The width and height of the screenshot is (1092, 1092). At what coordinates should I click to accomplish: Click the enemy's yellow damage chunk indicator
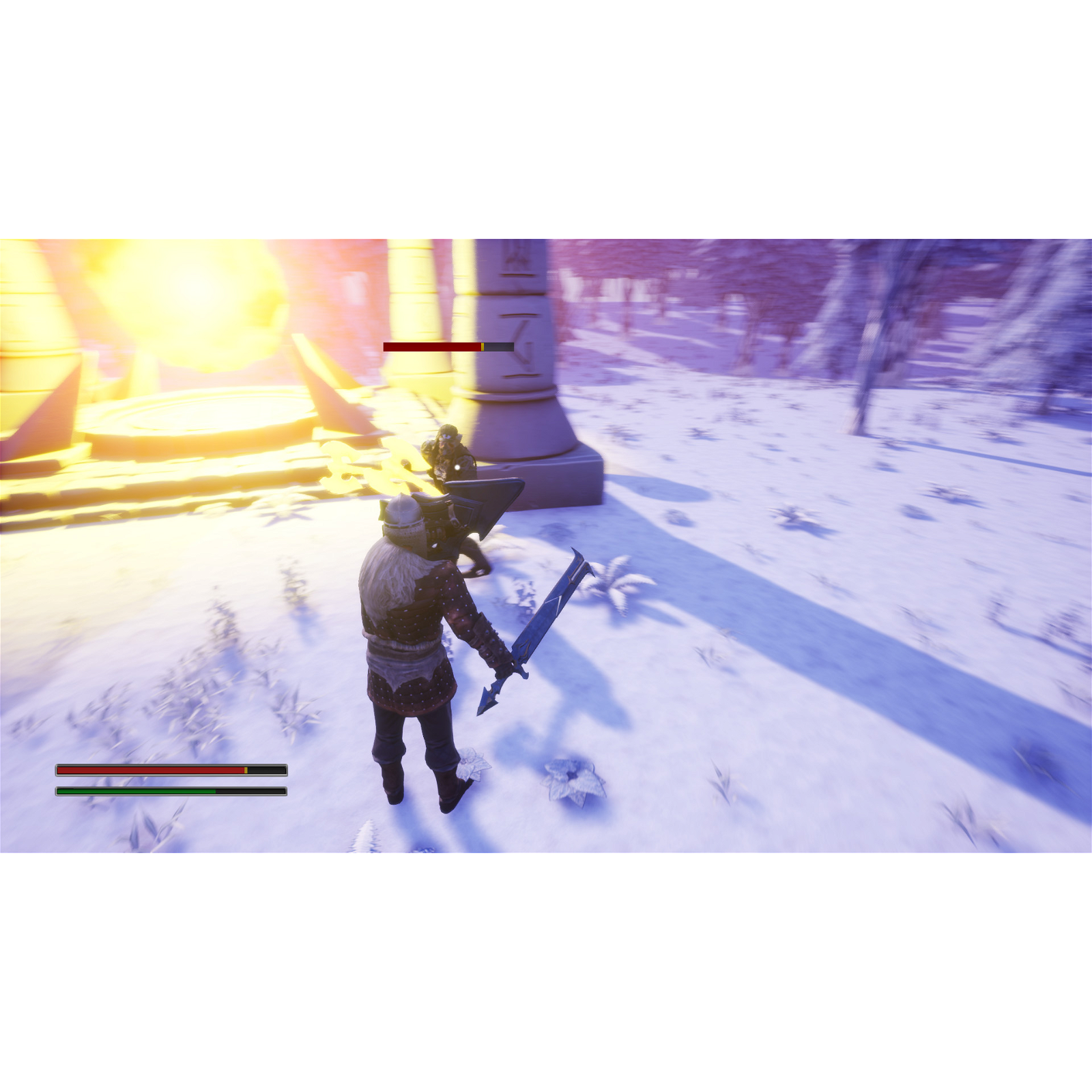483,347
